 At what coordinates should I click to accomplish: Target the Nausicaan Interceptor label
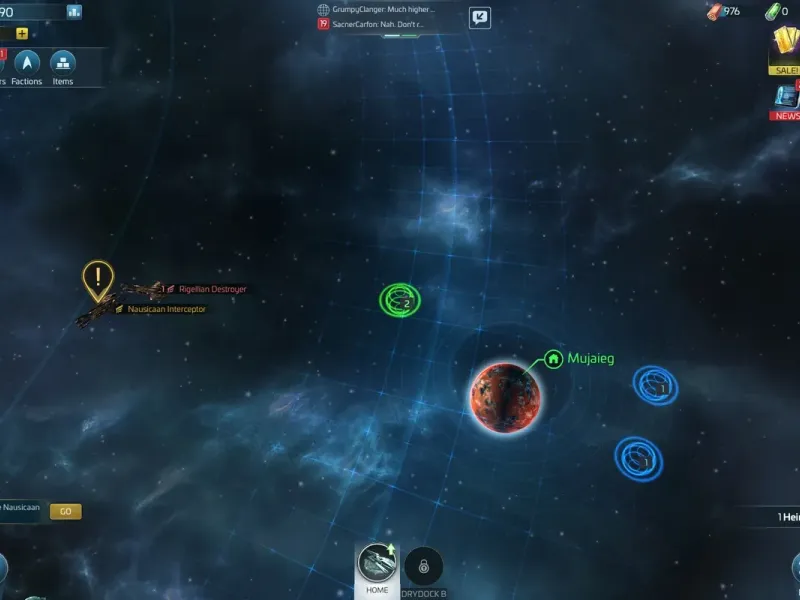166,309
